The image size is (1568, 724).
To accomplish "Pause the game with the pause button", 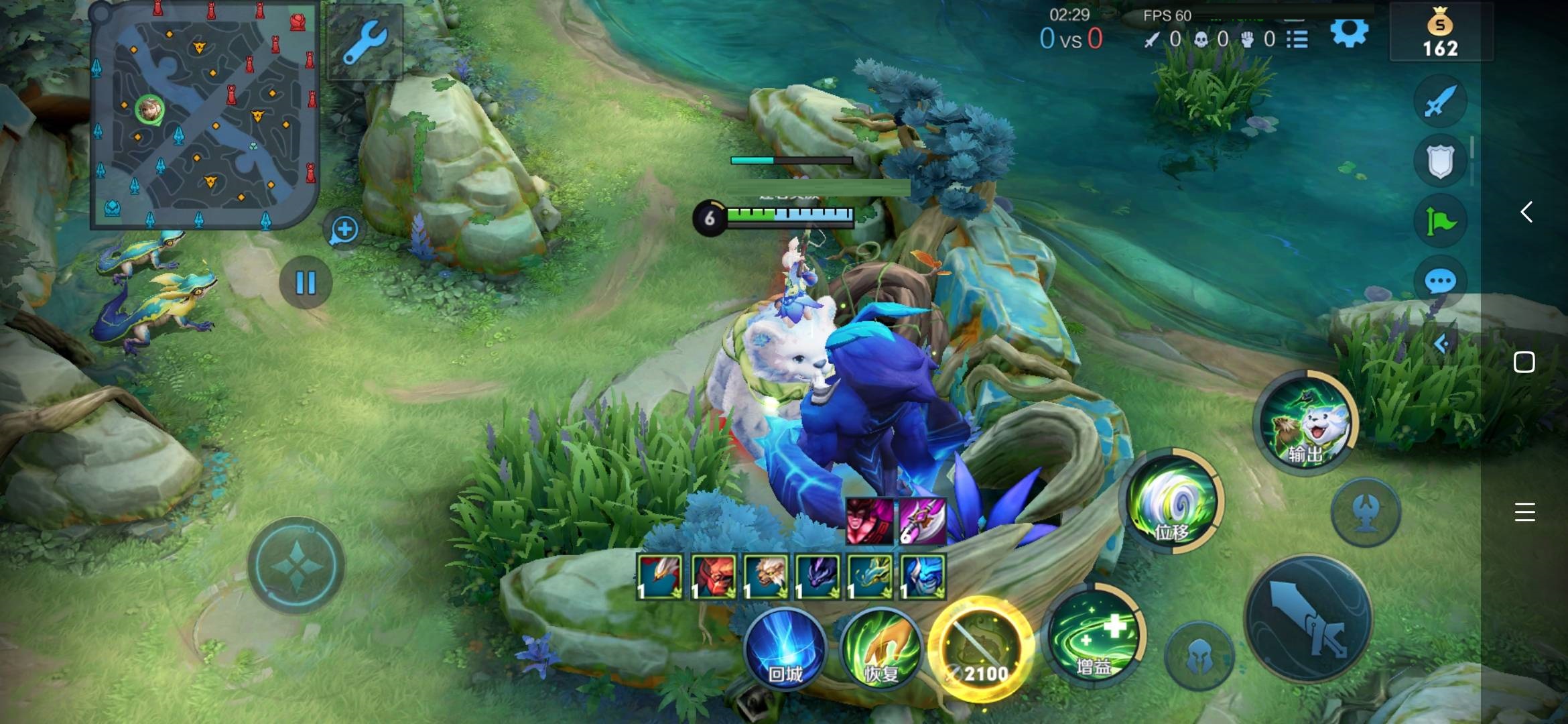I will [x=306, y=282].
